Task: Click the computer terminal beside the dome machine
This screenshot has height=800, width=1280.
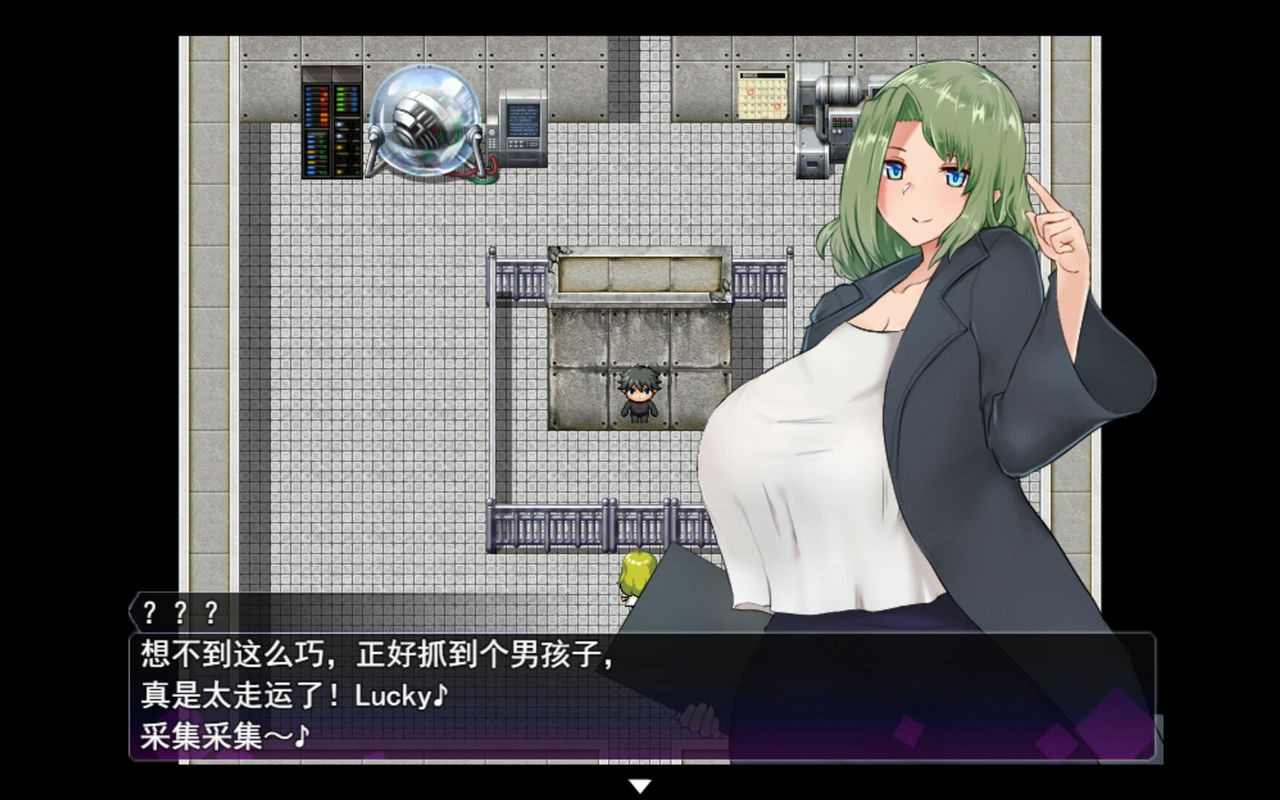Action: (x=518, y=125)
